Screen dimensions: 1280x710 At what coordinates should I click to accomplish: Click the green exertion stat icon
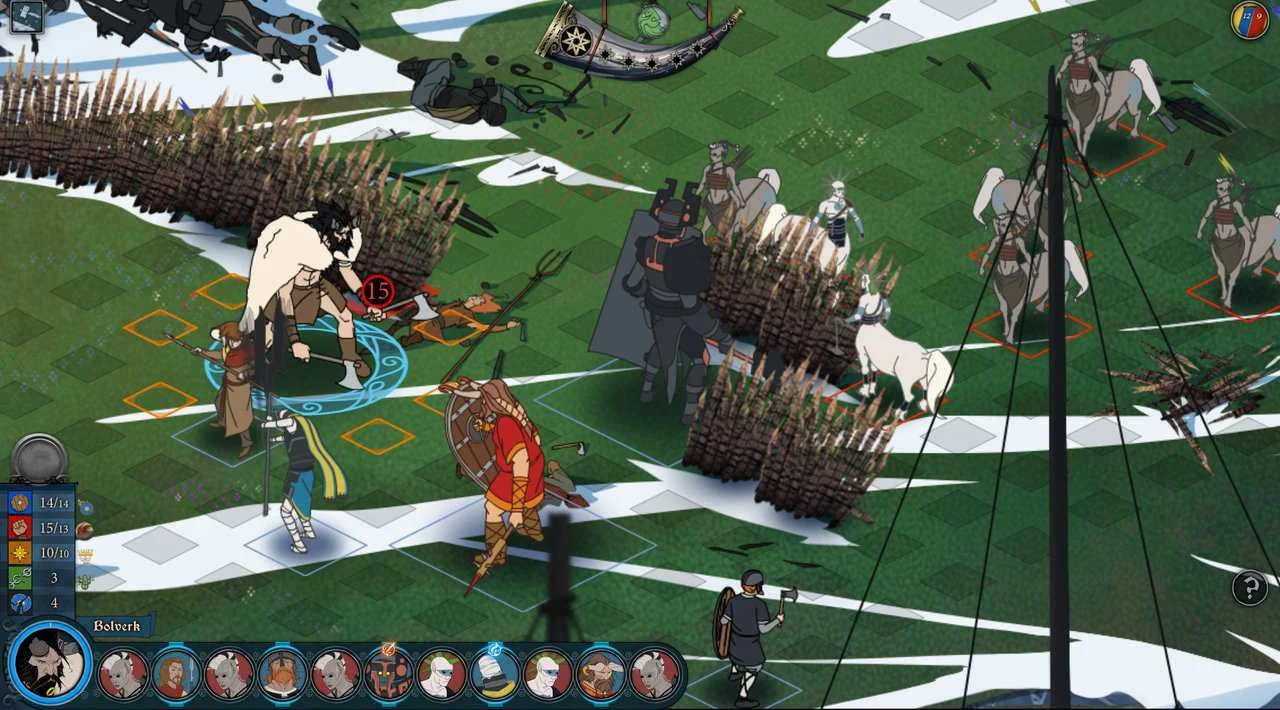tap(20, 578)
